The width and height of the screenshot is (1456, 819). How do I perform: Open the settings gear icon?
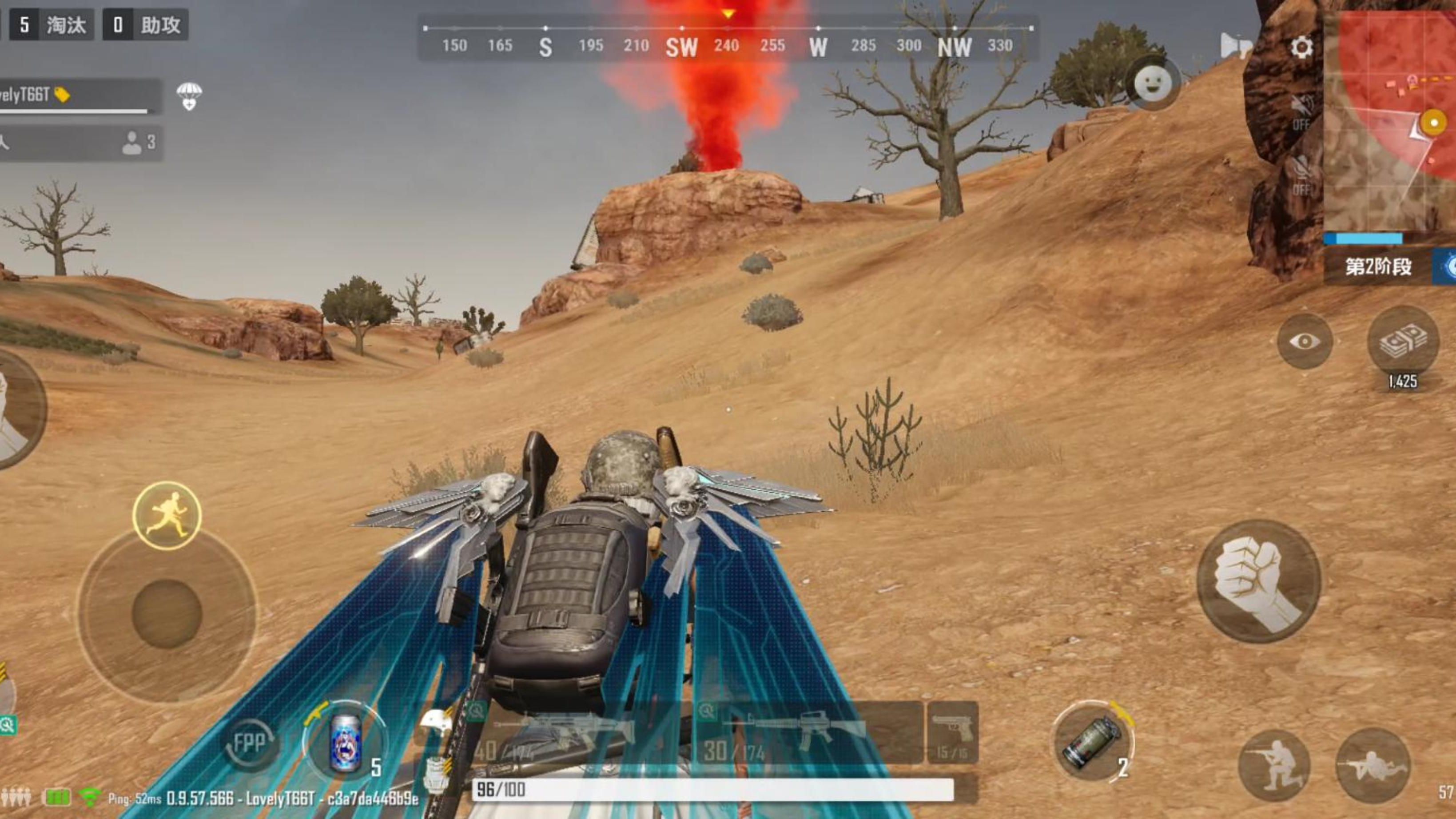[1301, 48]
